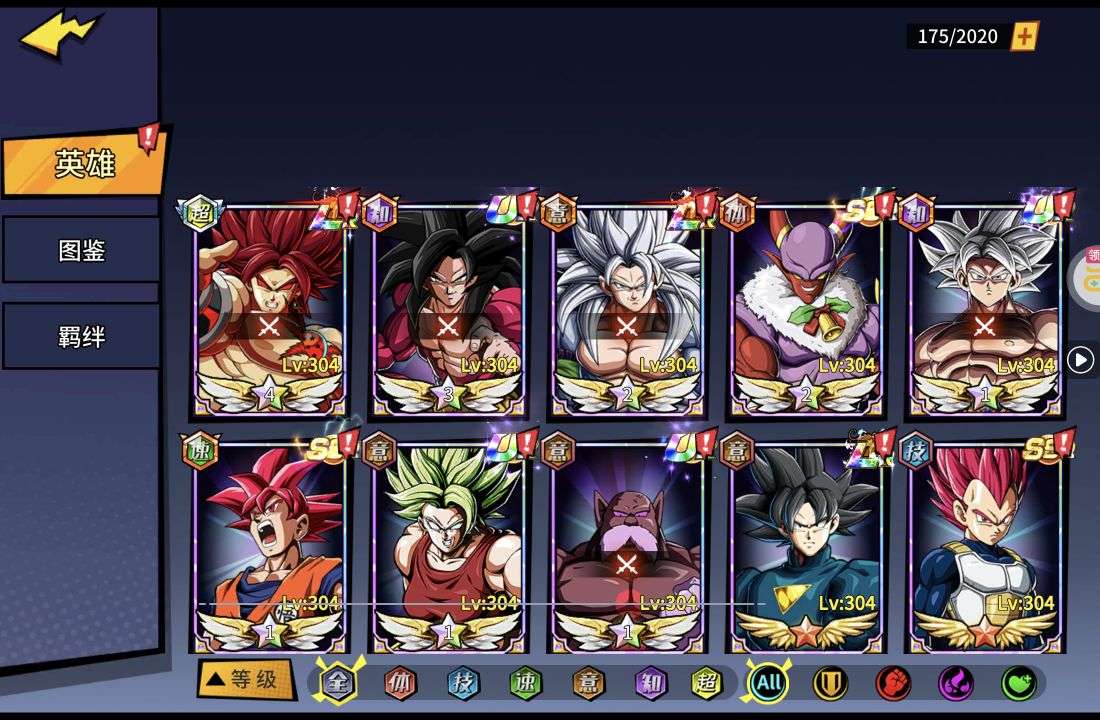Select the red-haired Broly hero card
Image resolution: width=1100 pixels, height=720 pixels.
(270, 310)
